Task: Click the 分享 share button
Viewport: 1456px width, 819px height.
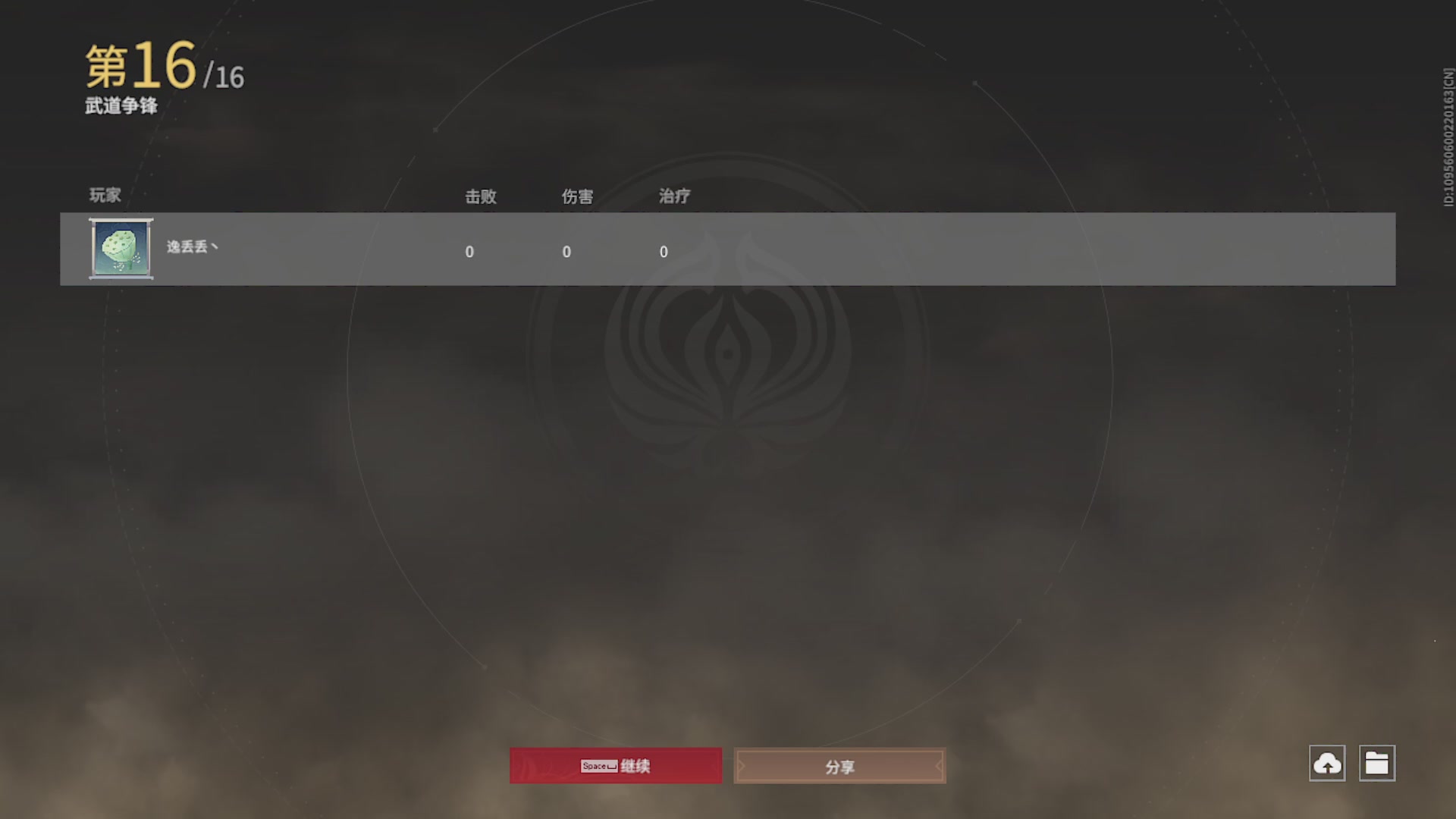Action: pyautogui.click(x=839, y=766)
